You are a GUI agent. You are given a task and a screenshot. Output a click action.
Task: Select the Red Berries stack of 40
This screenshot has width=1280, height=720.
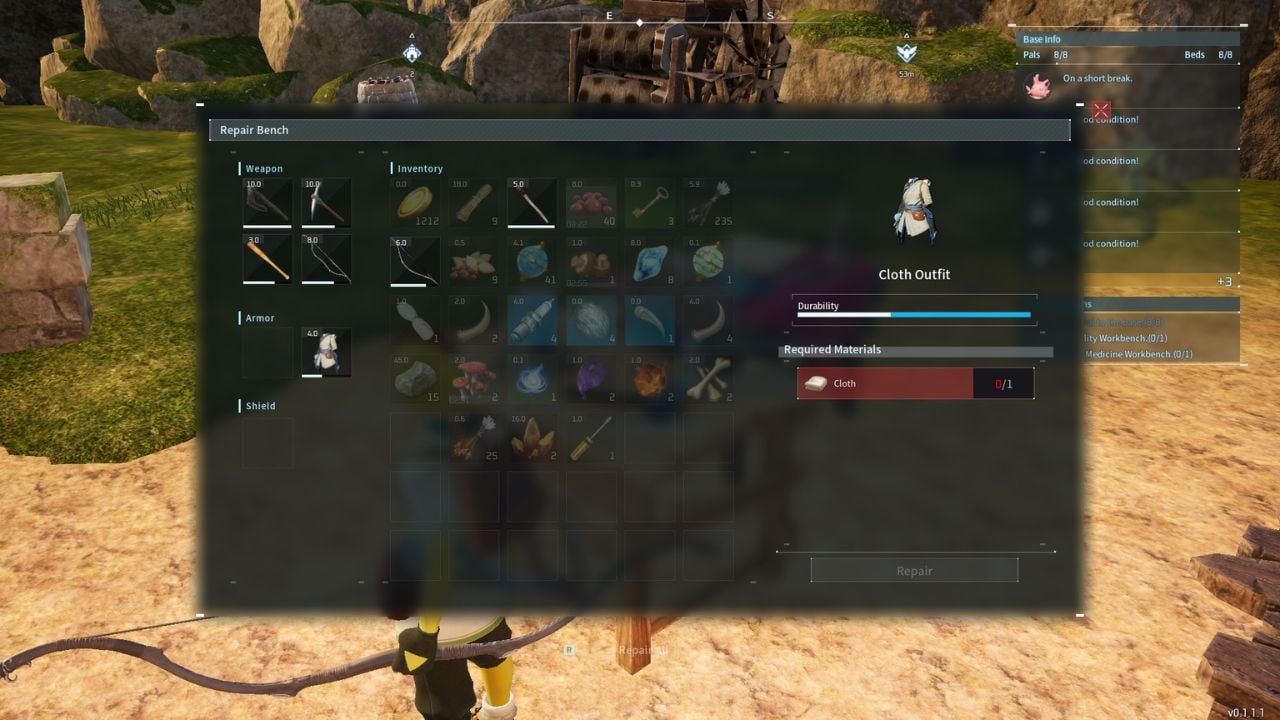(x=591, y=202)
